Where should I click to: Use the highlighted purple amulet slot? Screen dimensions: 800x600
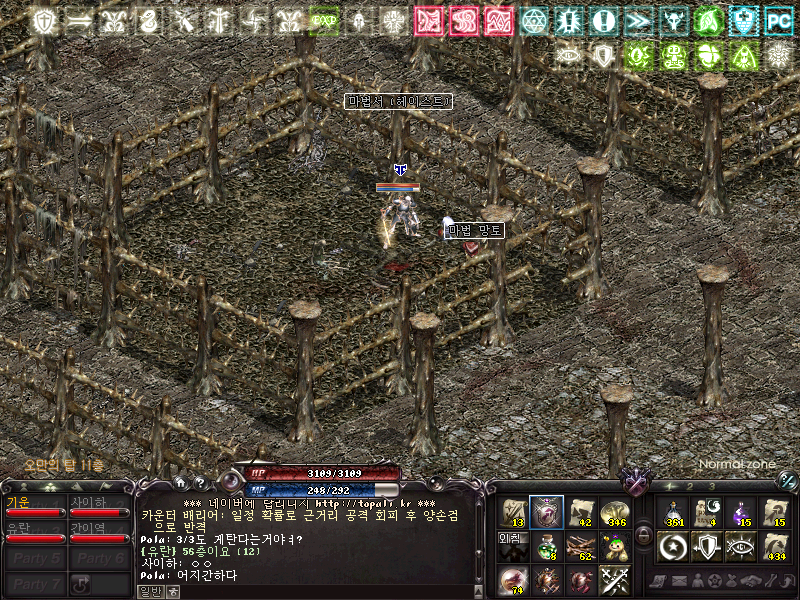[547, 512]
